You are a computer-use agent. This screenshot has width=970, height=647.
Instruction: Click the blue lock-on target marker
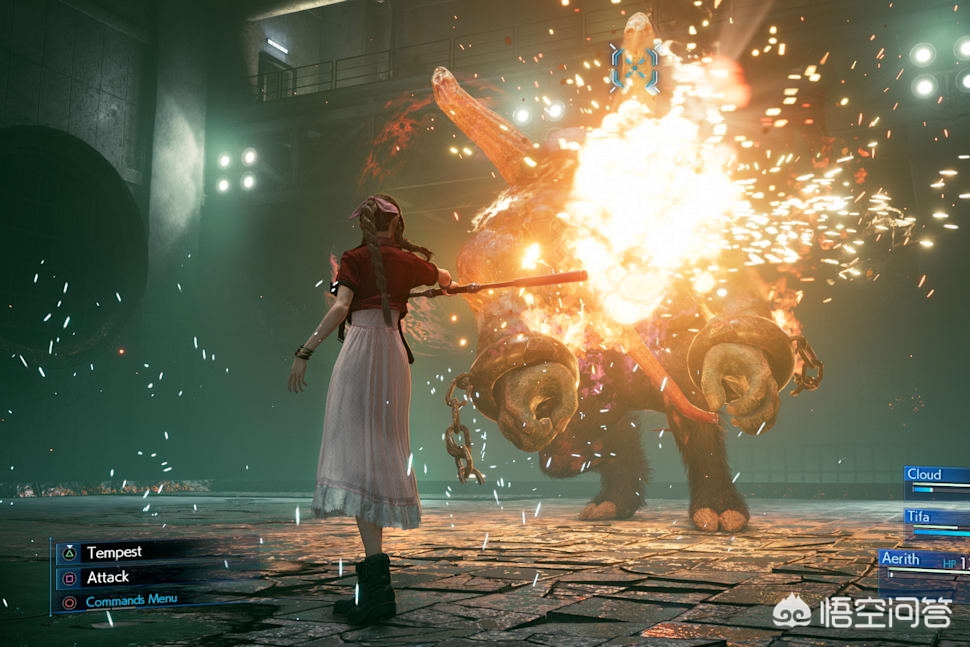[x=635, y=68]
